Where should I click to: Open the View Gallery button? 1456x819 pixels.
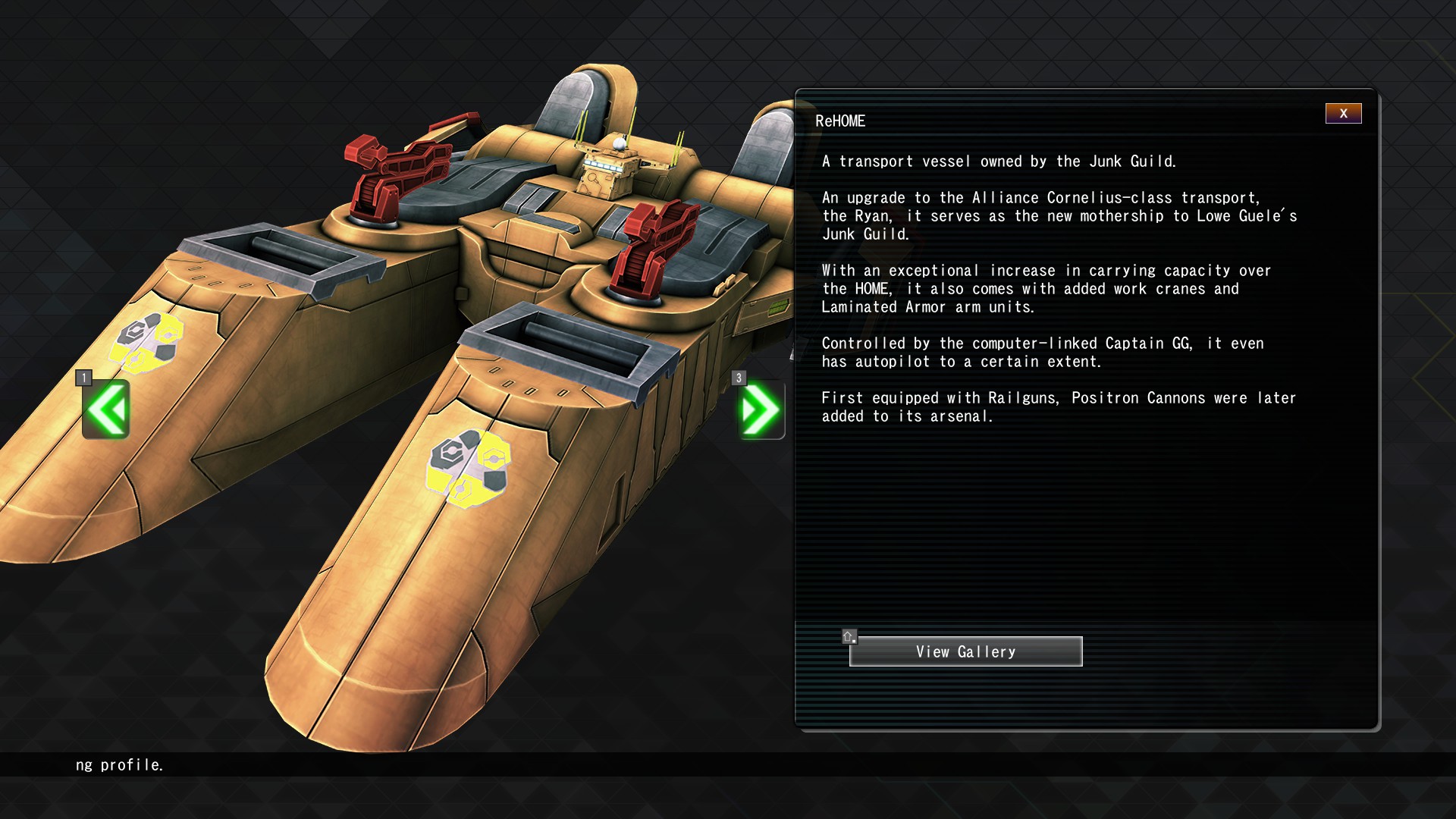coord(965,651)
